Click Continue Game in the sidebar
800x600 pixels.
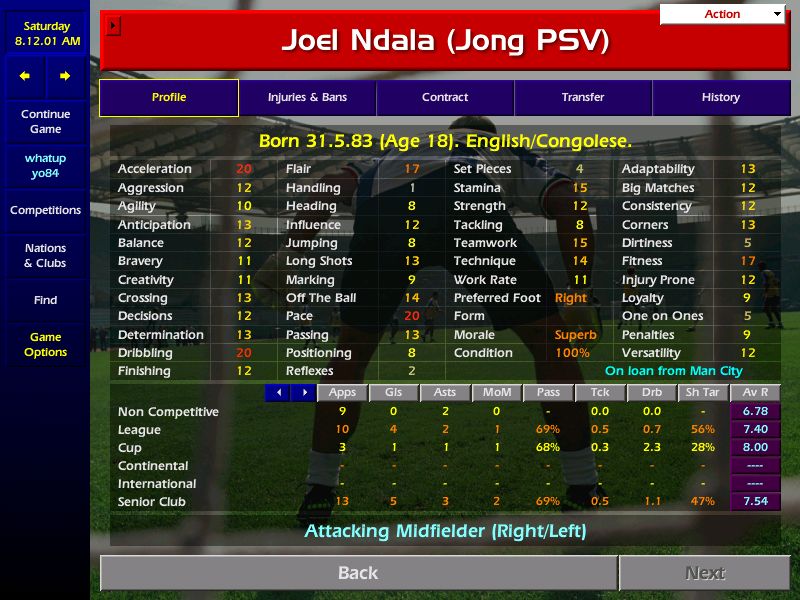[x=45, y=122]
